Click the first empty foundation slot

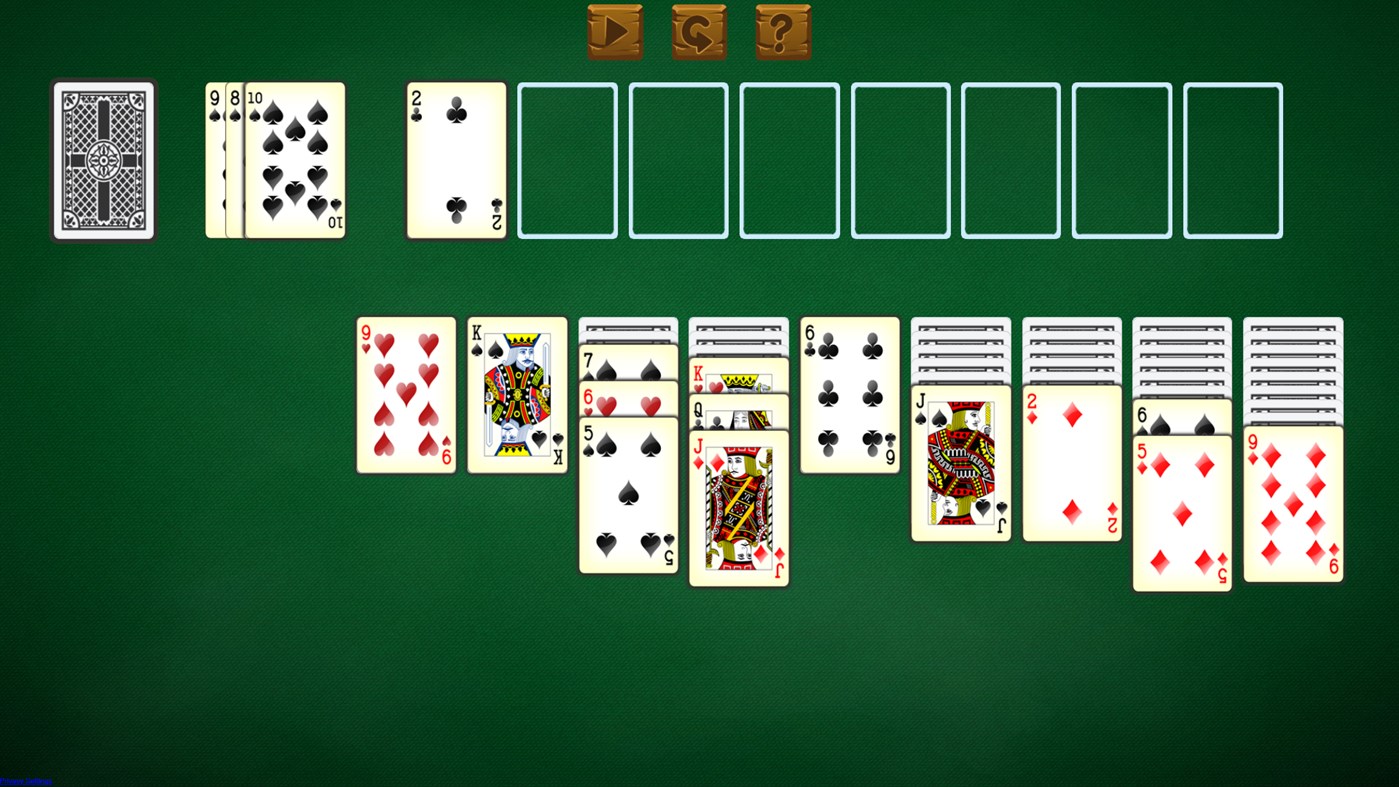tap(566, 160)
